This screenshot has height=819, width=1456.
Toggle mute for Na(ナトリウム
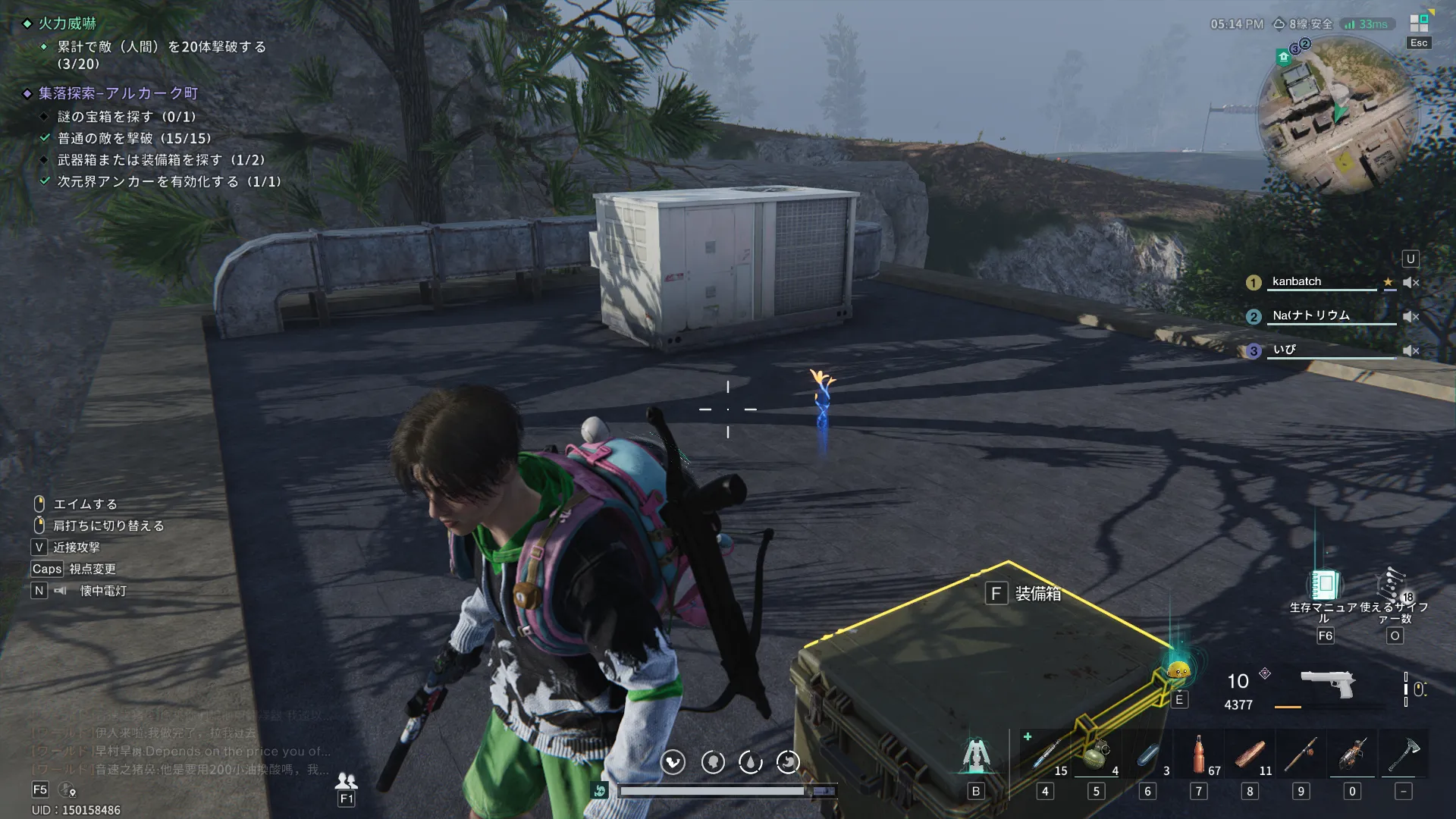(x=1410, y=316)
